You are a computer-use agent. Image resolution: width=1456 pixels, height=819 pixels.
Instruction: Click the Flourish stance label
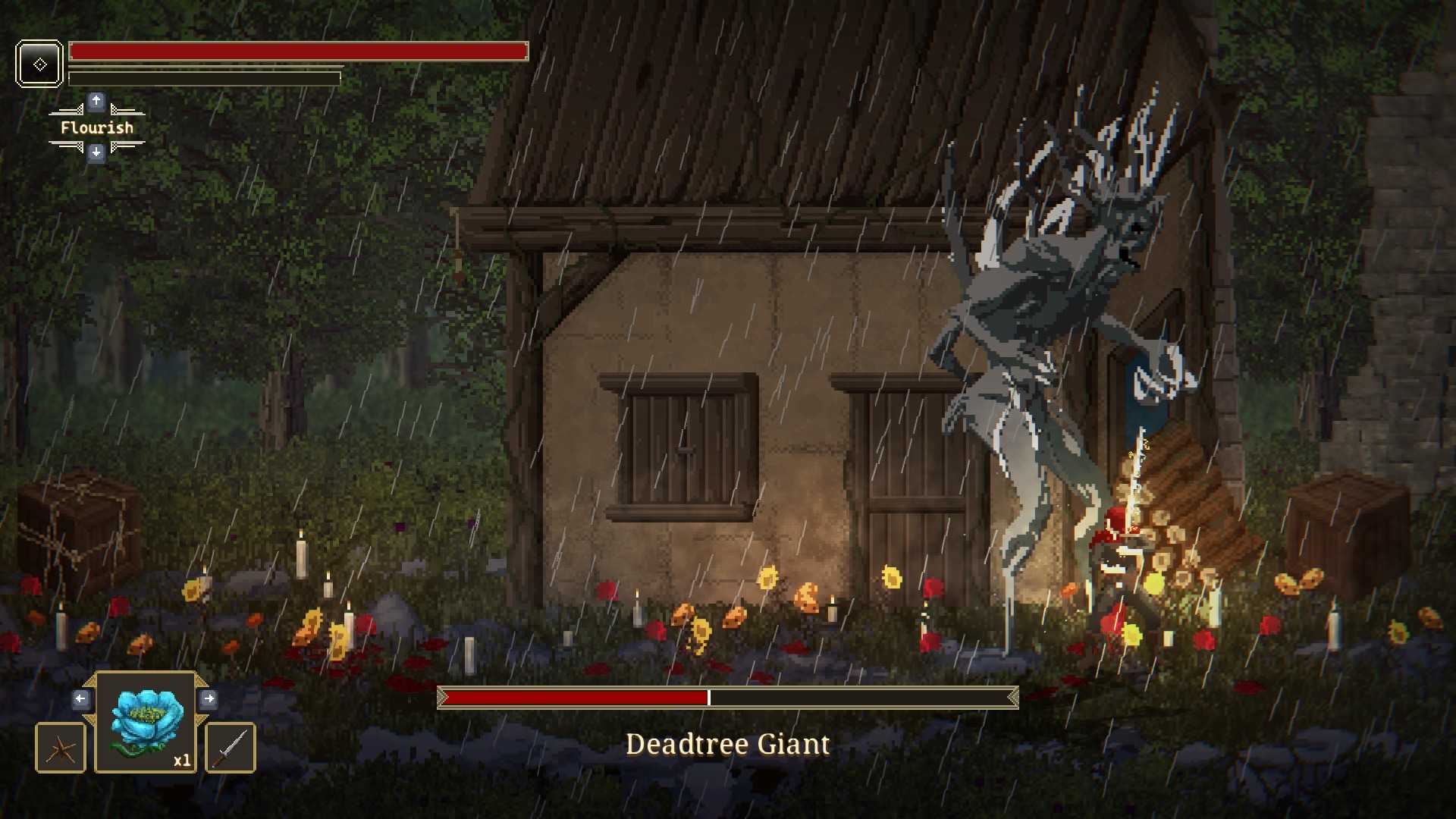tap(96, 127)
